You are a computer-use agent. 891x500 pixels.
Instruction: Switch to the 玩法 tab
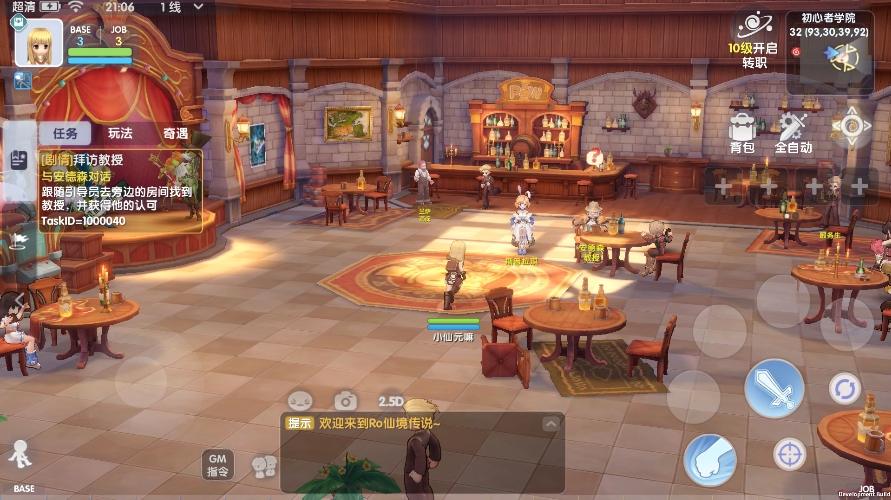[x=121, y=133]
